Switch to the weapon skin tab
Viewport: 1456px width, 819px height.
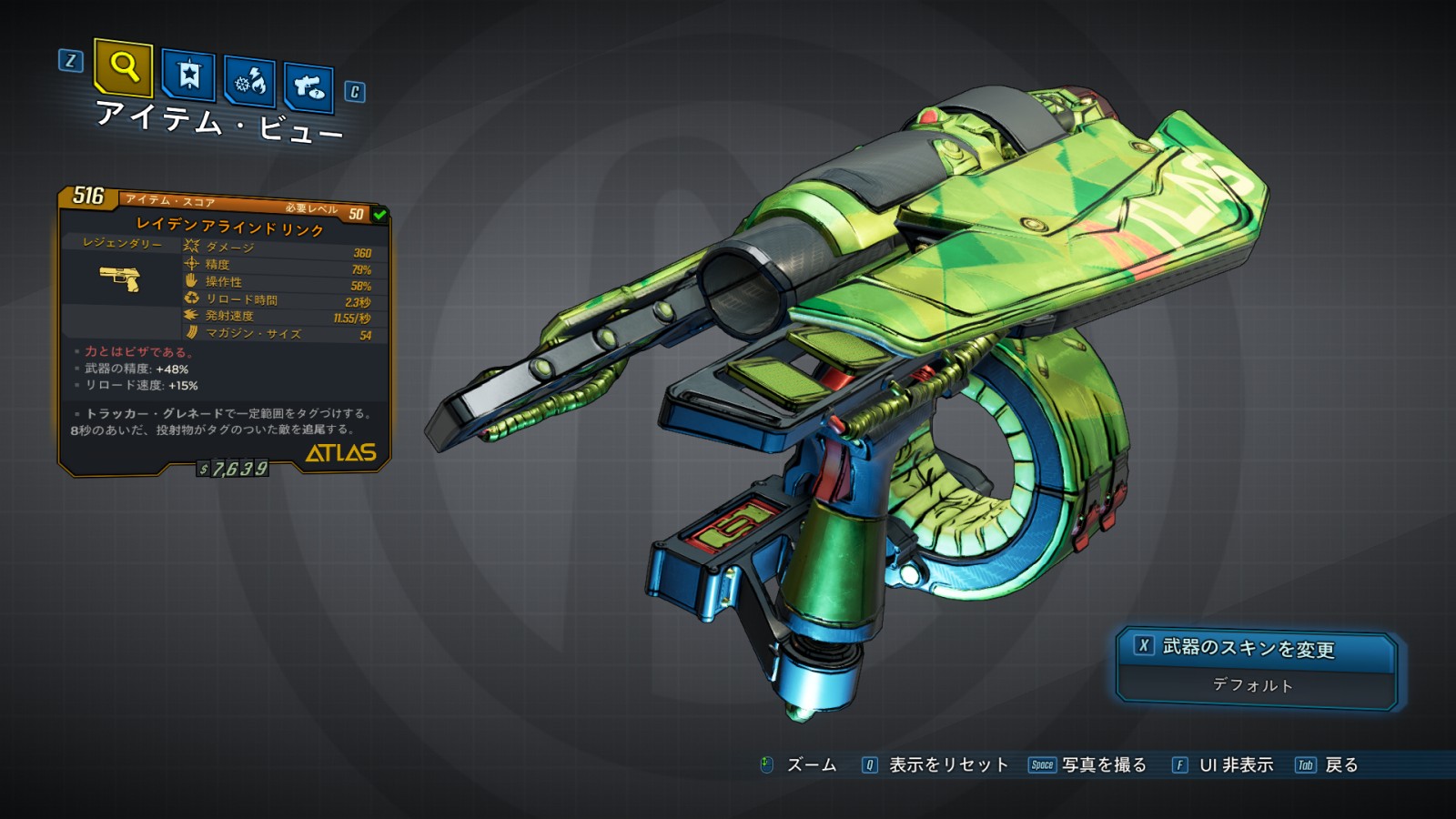click(308, 87)
